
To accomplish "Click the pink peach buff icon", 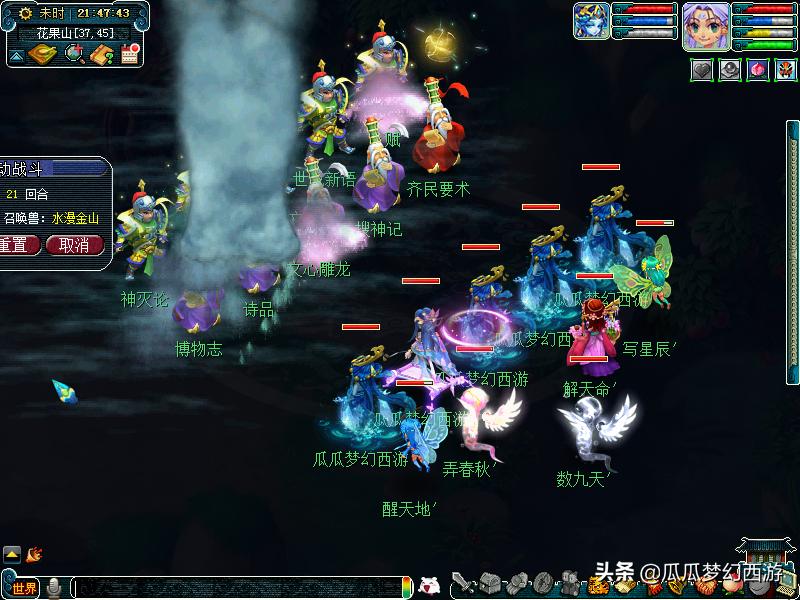I will click(x=758, y=70).
